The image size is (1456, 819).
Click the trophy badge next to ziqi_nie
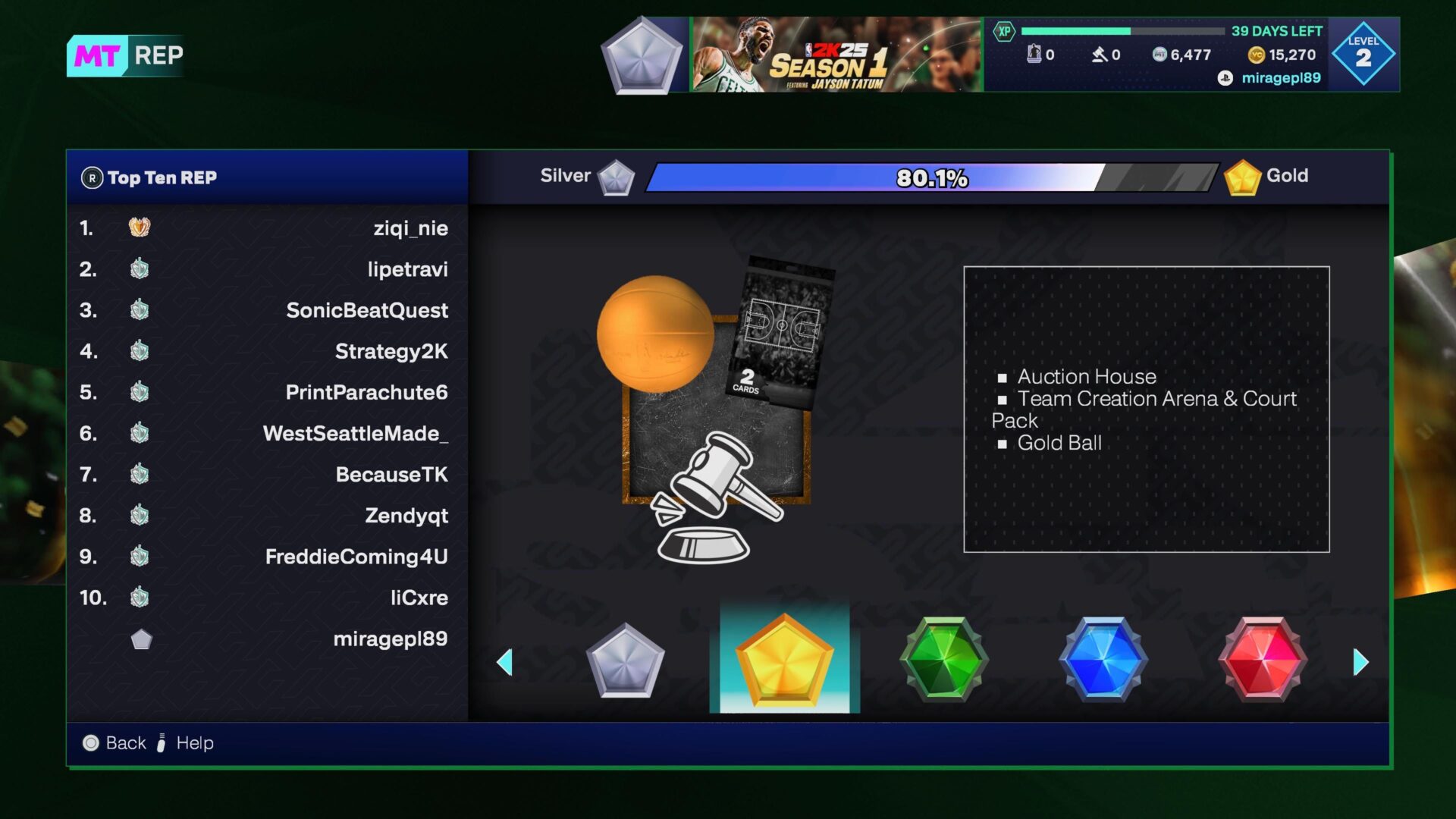click(139, 227)
